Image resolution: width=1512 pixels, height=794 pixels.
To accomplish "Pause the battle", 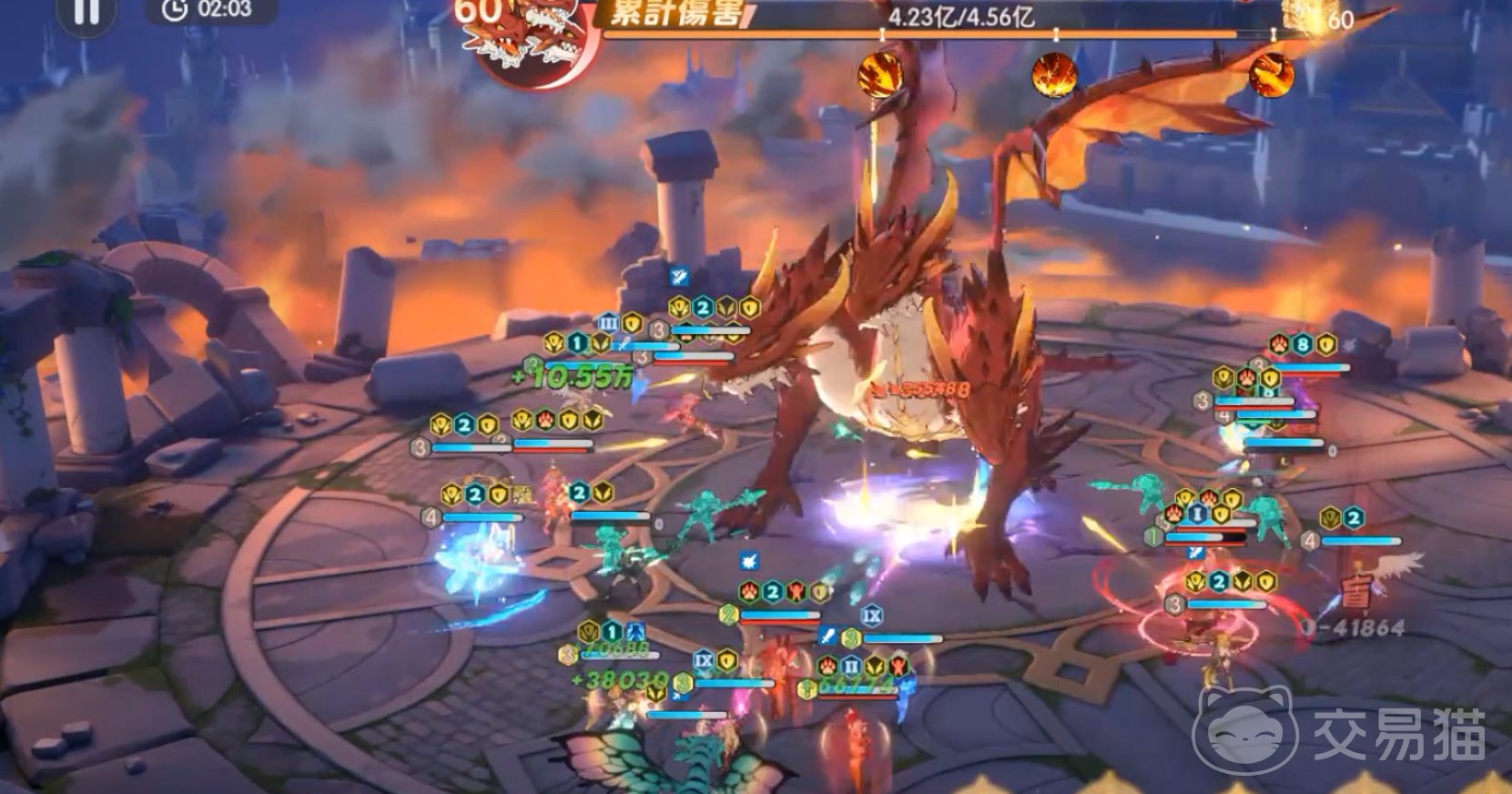I will 86,12.
